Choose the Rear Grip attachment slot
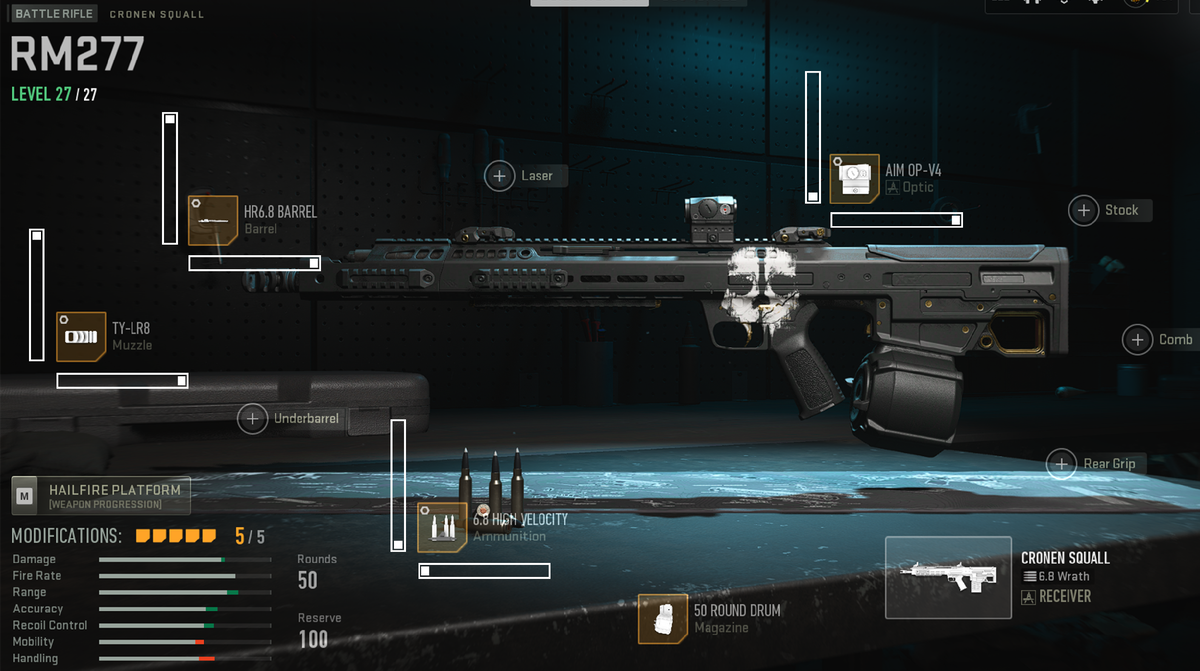 [x=1061, y=464]
